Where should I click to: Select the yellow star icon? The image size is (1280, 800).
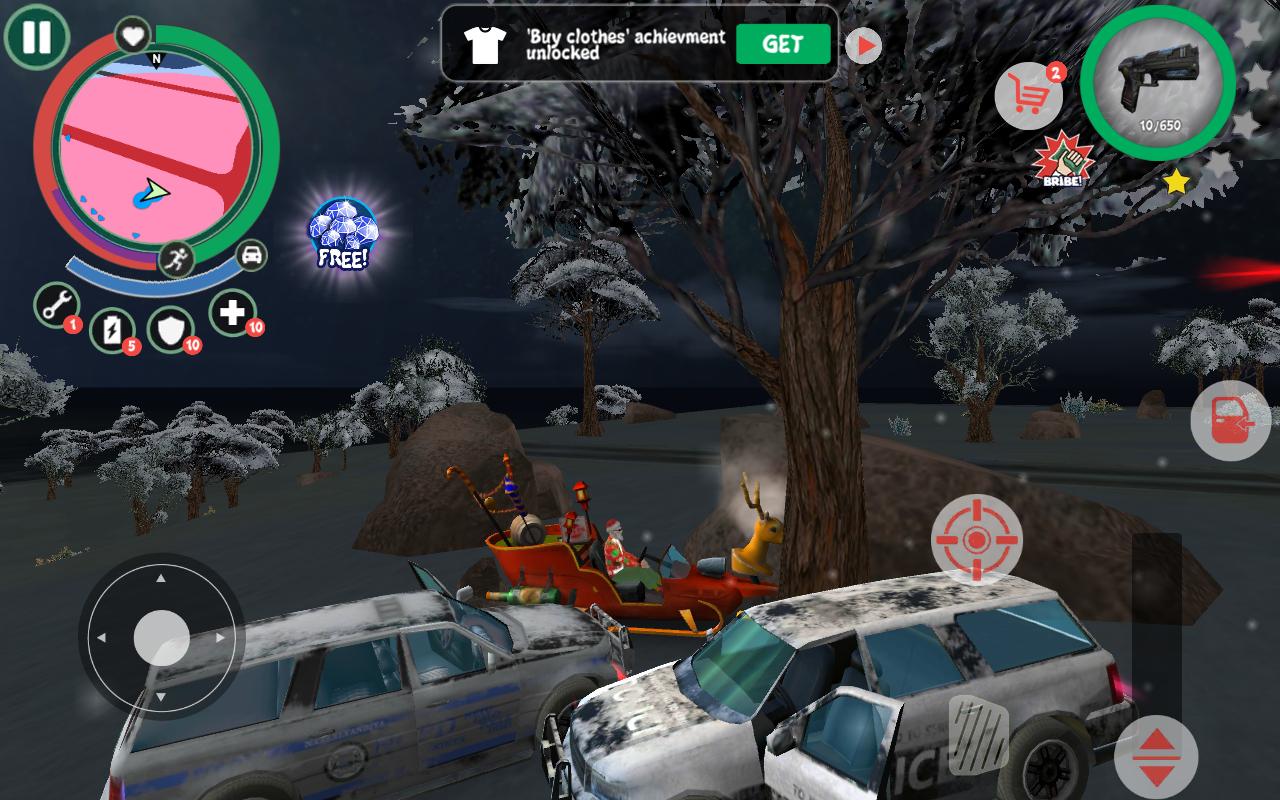click(1177, 182)
